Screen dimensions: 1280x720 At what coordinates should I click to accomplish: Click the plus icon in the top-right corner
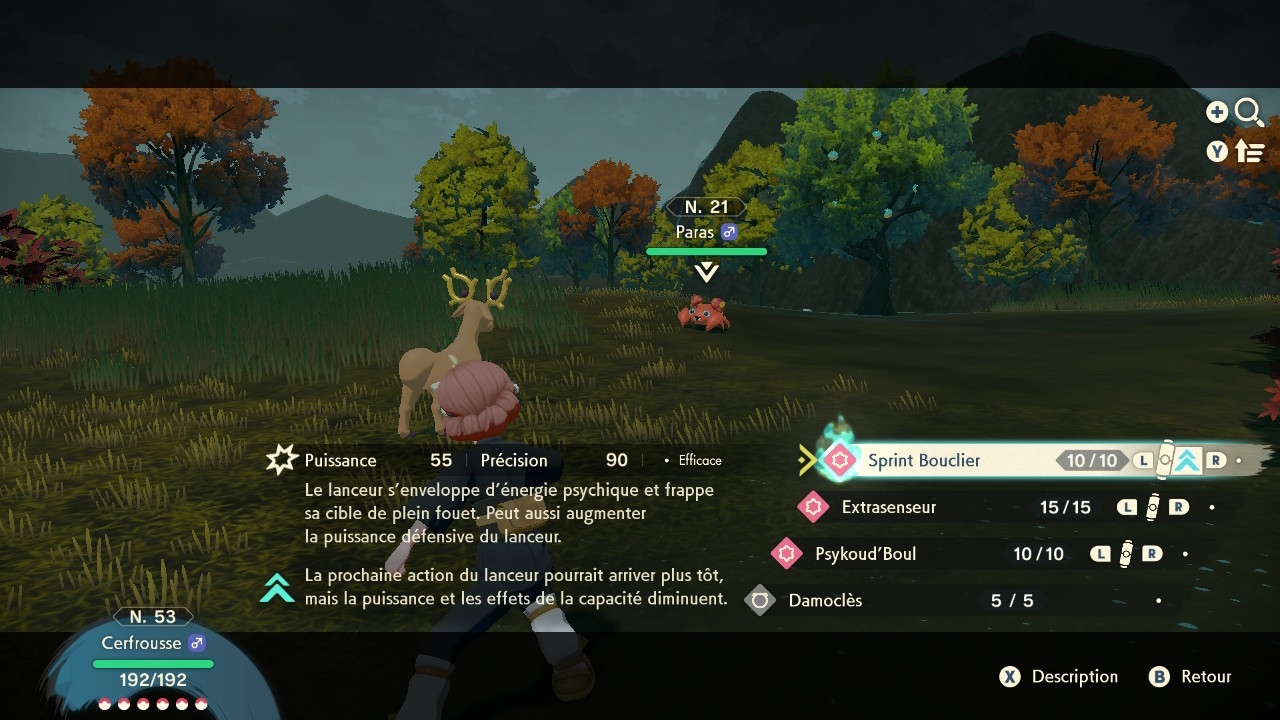[x=1217, y=112]
